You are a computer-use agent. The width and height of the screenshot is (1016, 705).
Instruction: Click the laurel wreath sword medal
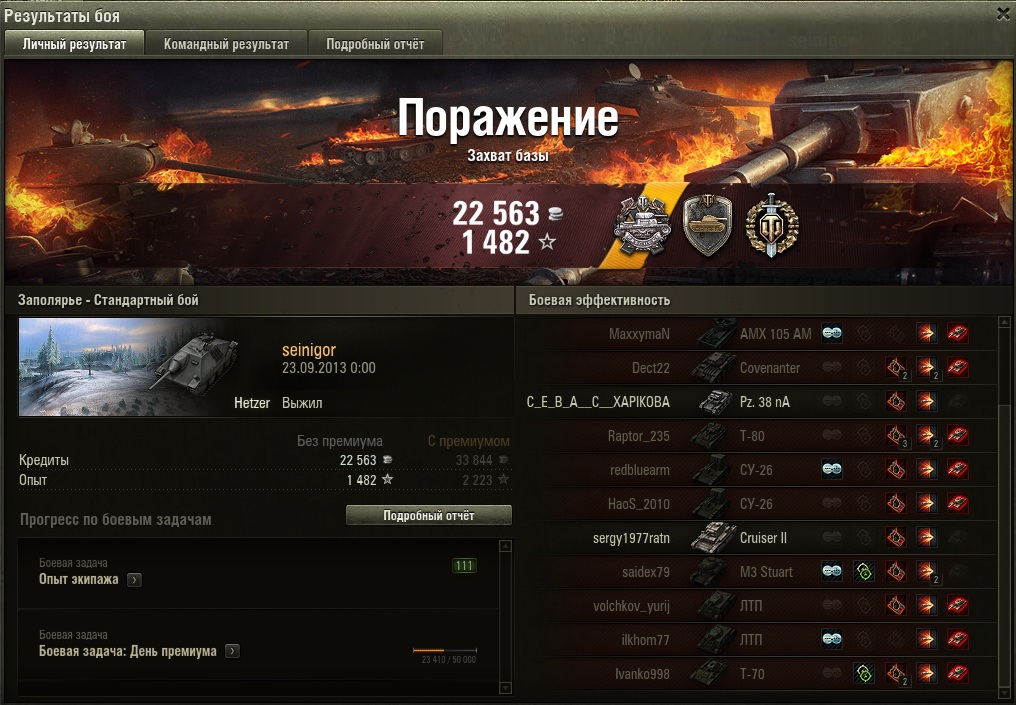[x=771, y=225]
